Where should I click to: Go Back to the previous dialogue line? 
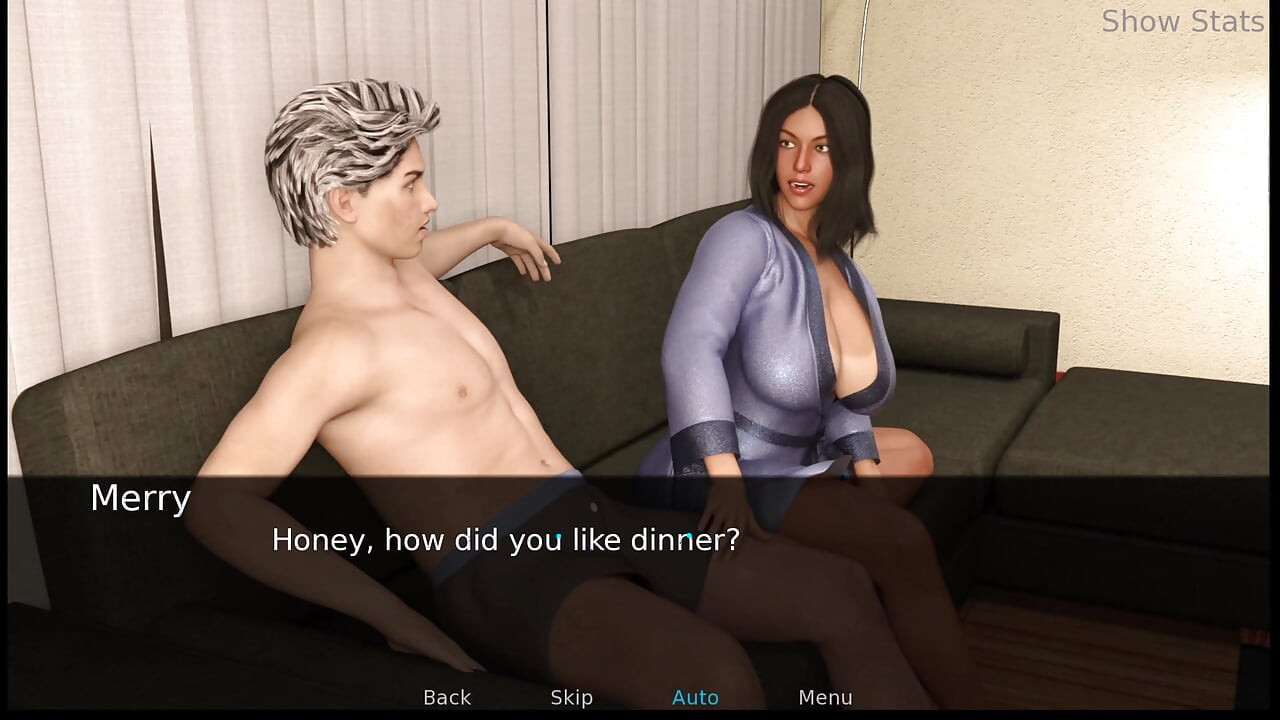click(x=446, y=697)
